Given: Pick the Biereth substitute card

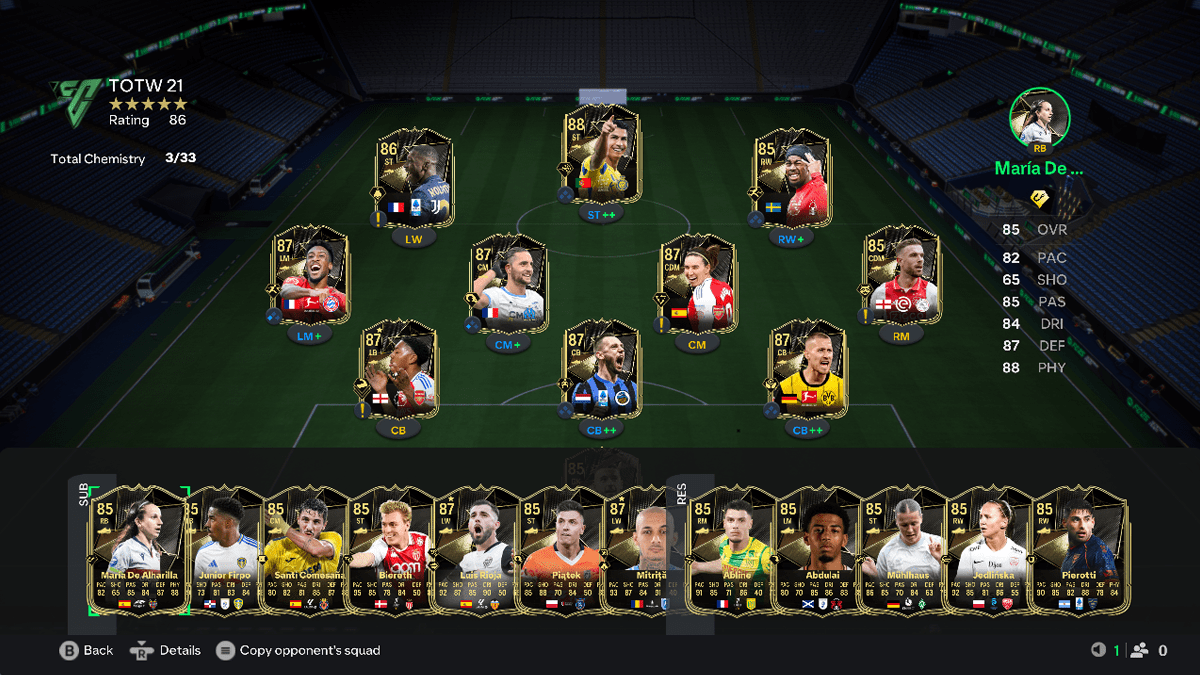Looking at the screenshot, I should pyautogui.click(x=392, y=548).
